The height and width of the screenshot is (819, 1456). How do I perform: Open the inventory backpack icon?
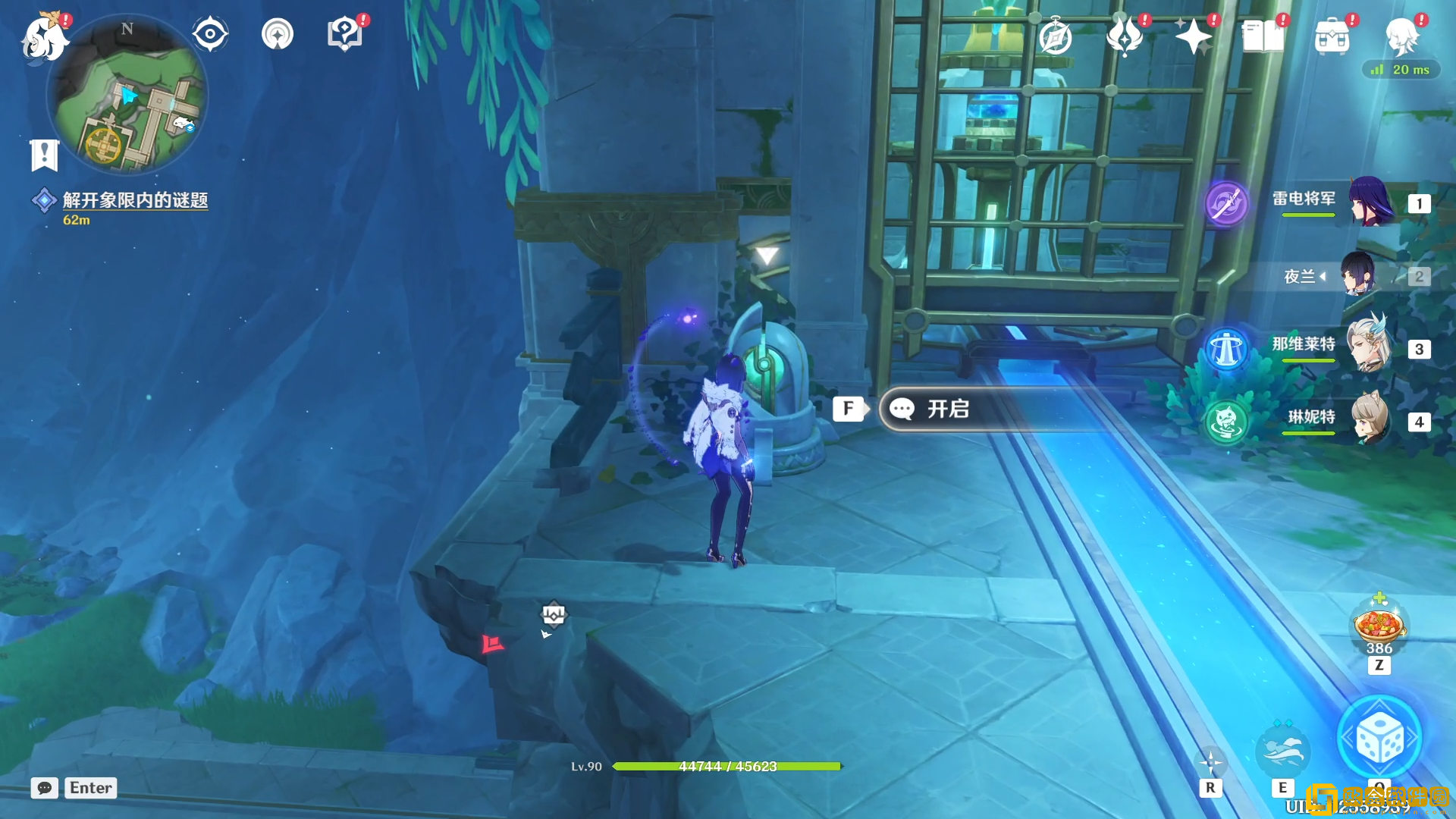coord(1332,36)
